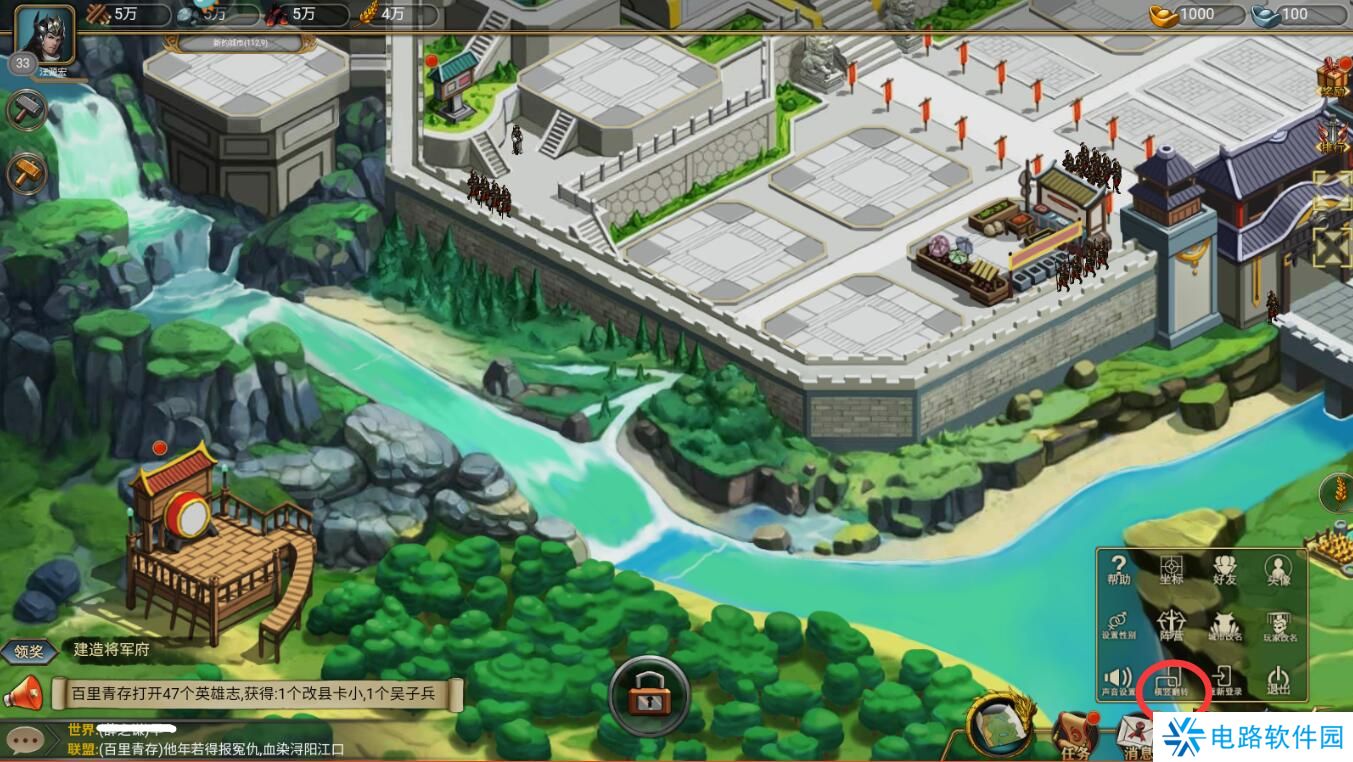Click 横竖翻转 screen rotation option

click(1172, 682)
